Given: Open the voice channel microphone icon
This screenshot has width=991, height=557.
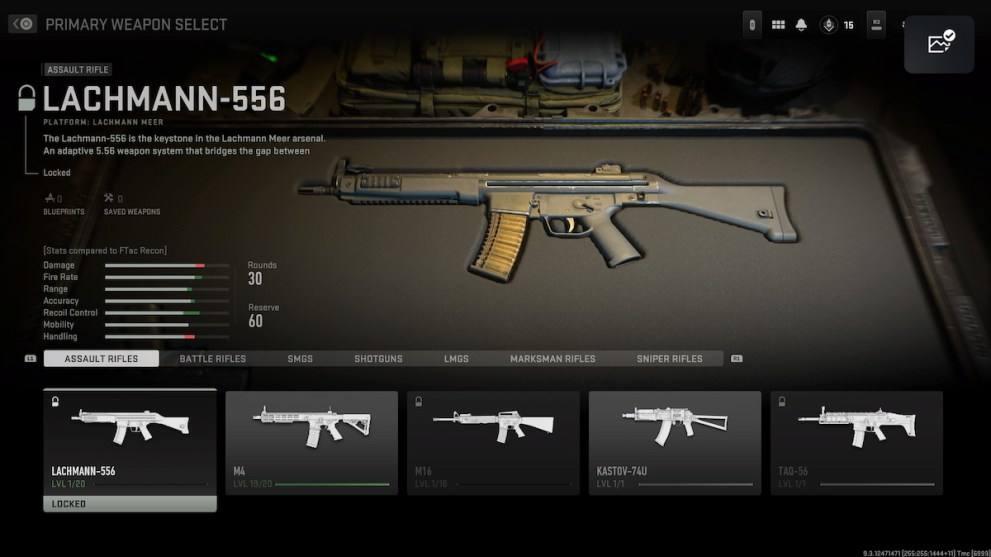Looking at the screenshot, I should click(x=828, y=25).
